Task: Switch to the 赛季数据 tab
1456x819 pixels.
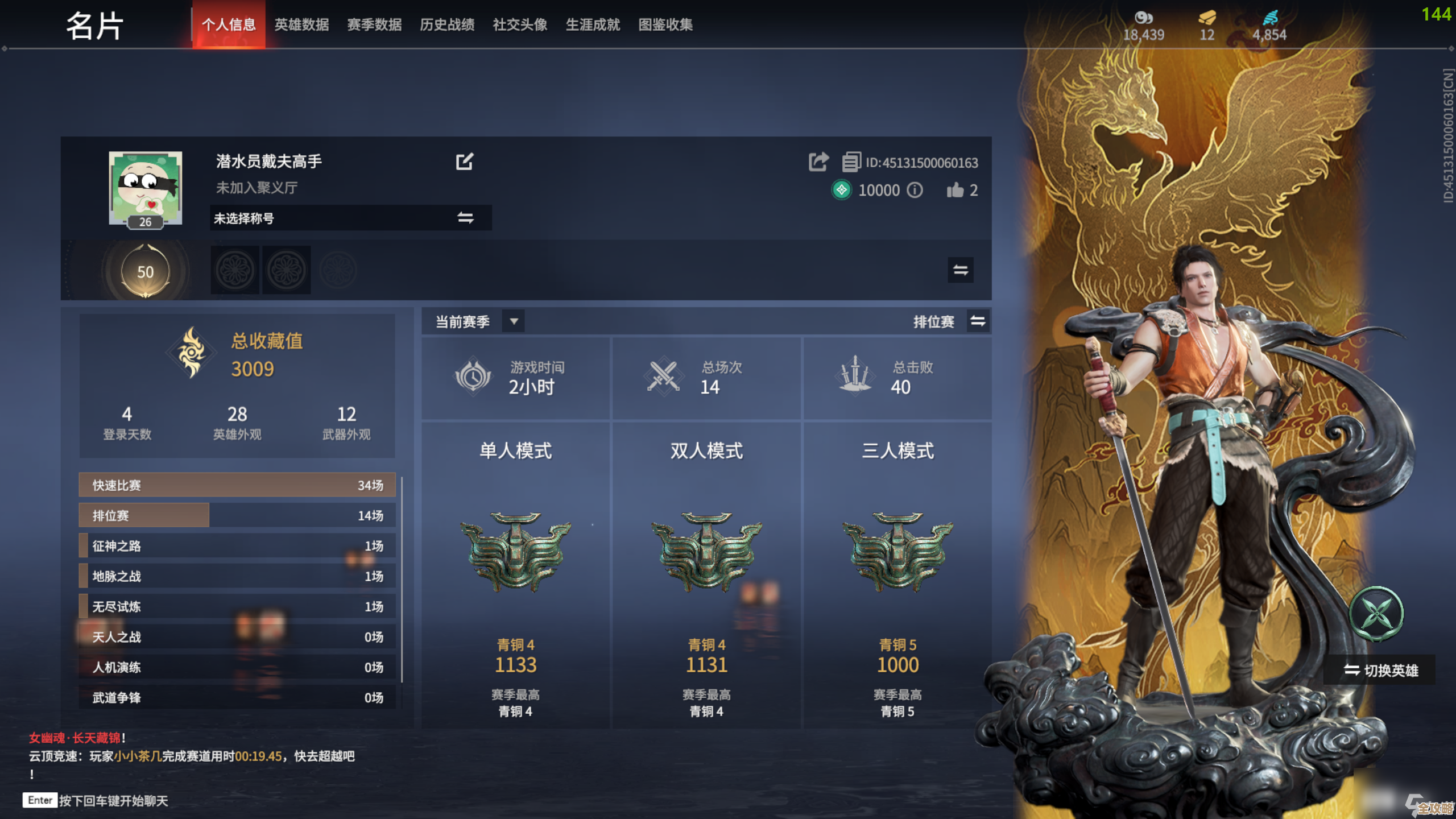Action: click(374, 25)
